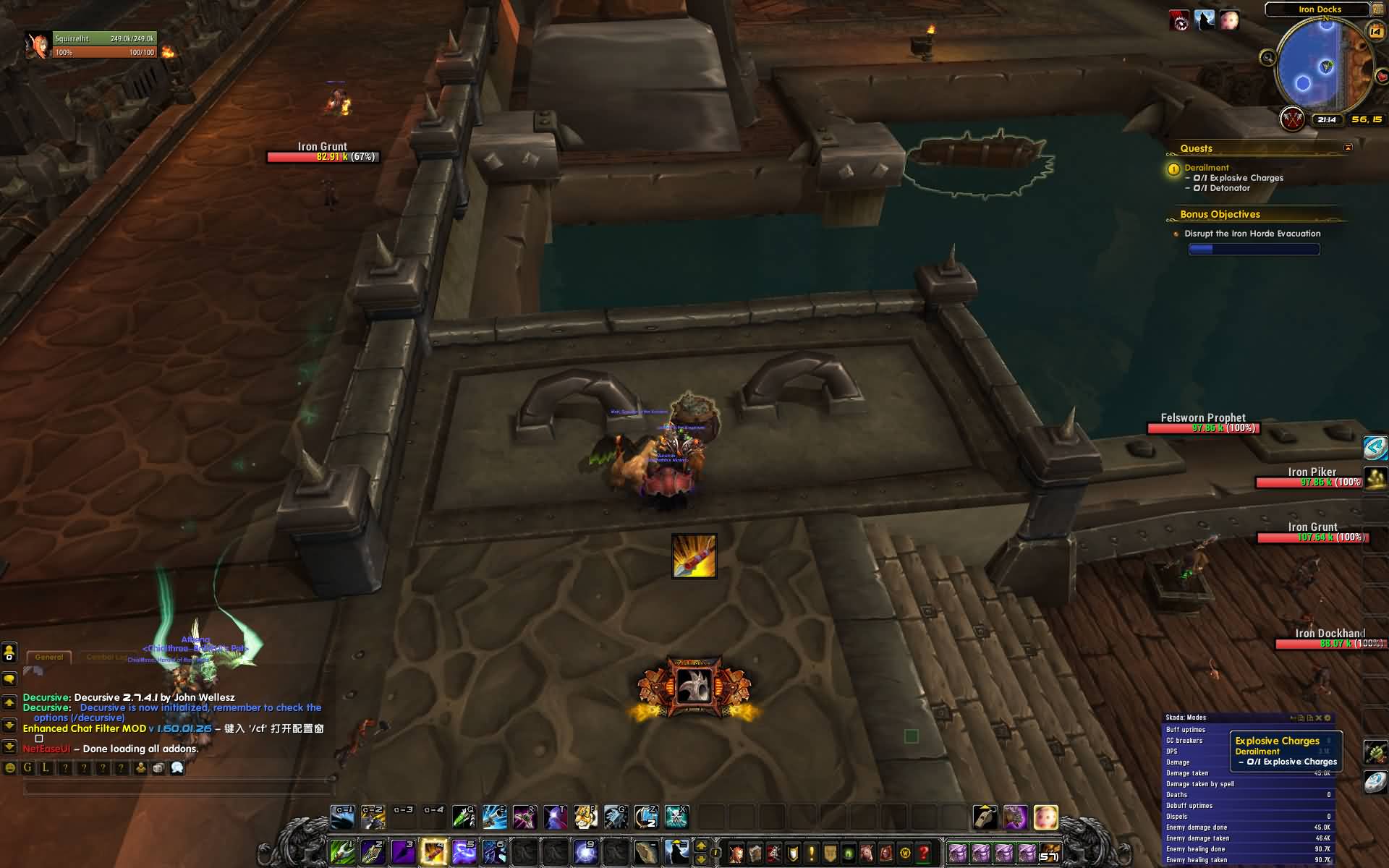This screenshot has width=1389, height=868.
Task: Activate the glowing explosive arrow ability on bar
Action: (x=433, y=851)
